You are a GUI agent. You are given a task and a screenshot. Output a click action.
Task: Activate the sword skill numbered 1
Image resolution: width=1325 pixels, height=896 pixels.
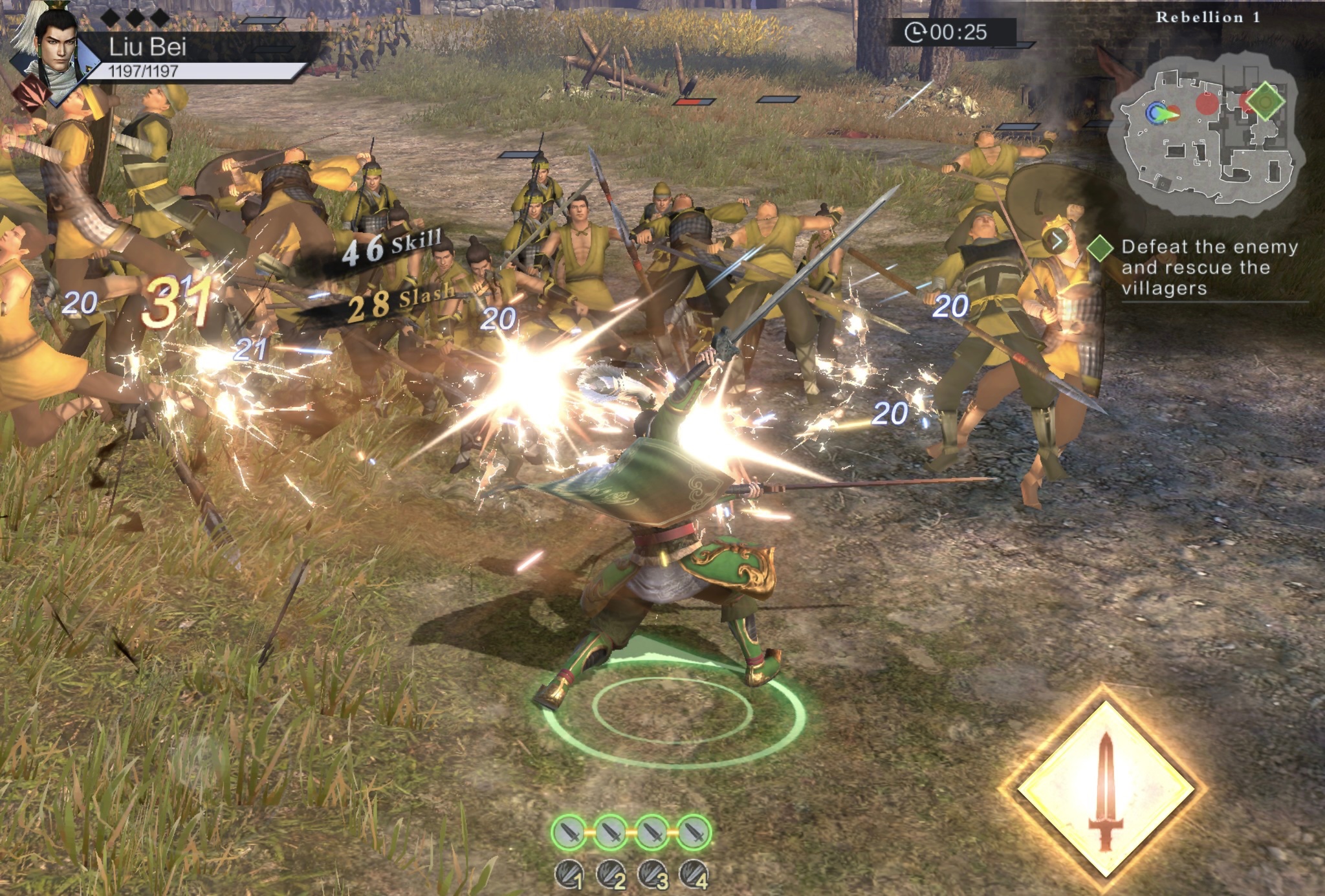pyautogui.click(x=569, y=875)
